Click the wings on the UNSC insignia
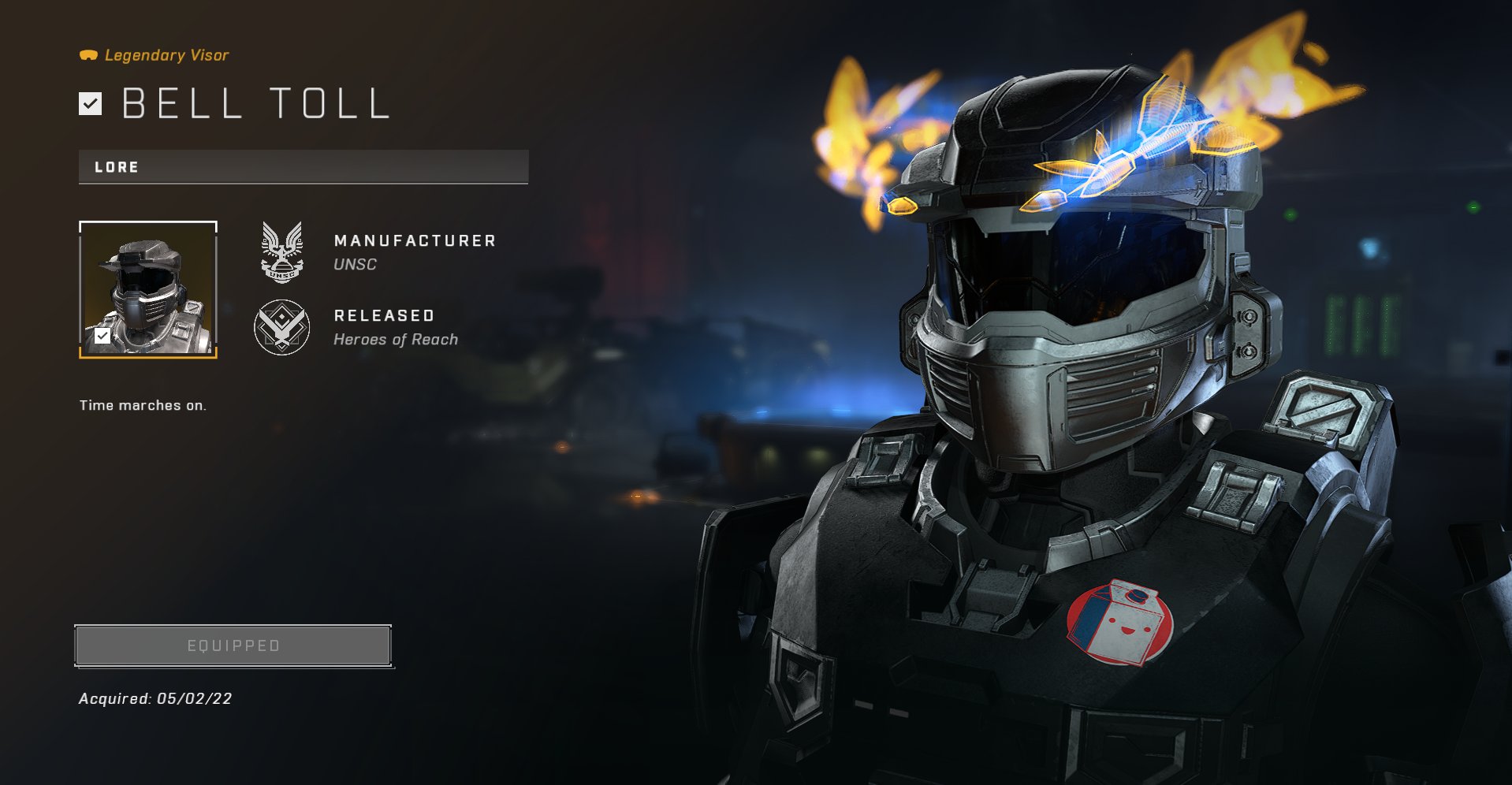Image resolution: width=1512 pixels, height=785 pixels. coord(282,236)
